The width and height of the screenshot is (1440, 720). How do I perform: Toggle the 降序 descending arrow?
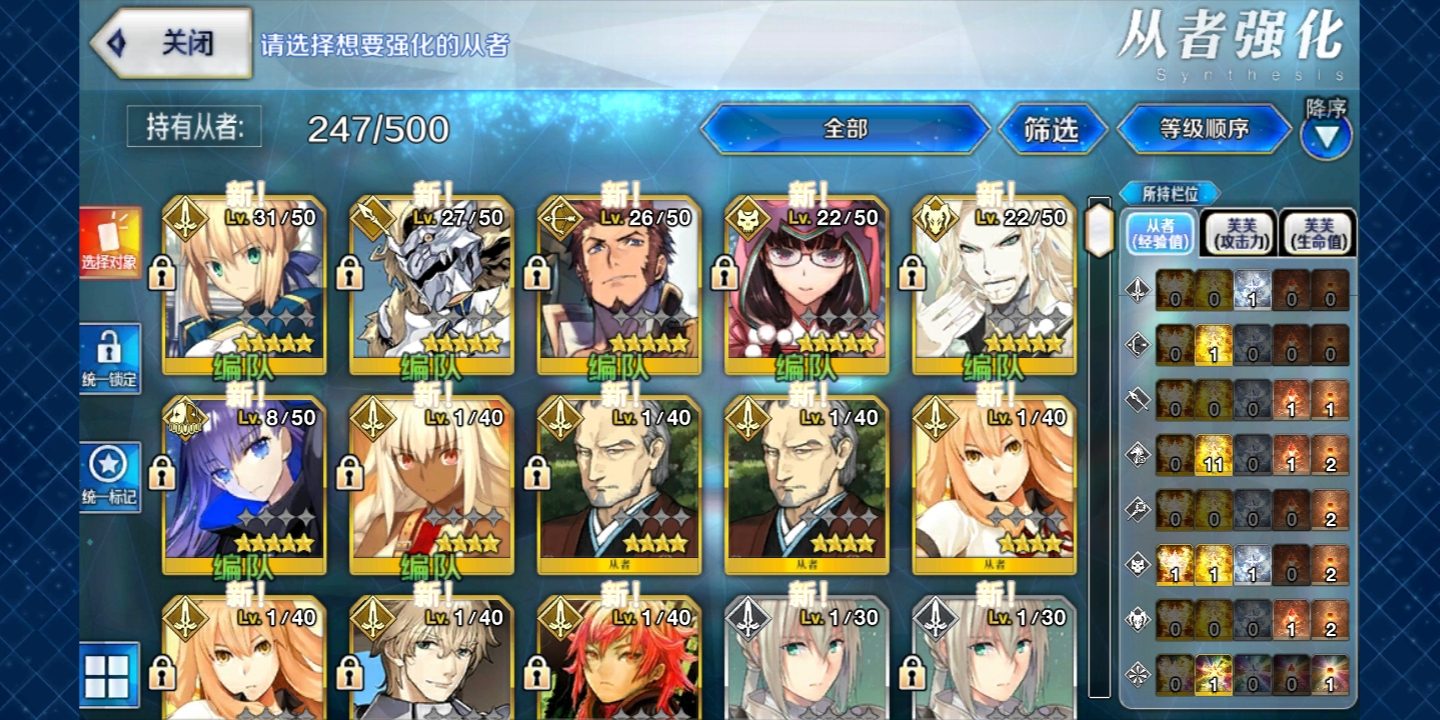(1326, 136)
